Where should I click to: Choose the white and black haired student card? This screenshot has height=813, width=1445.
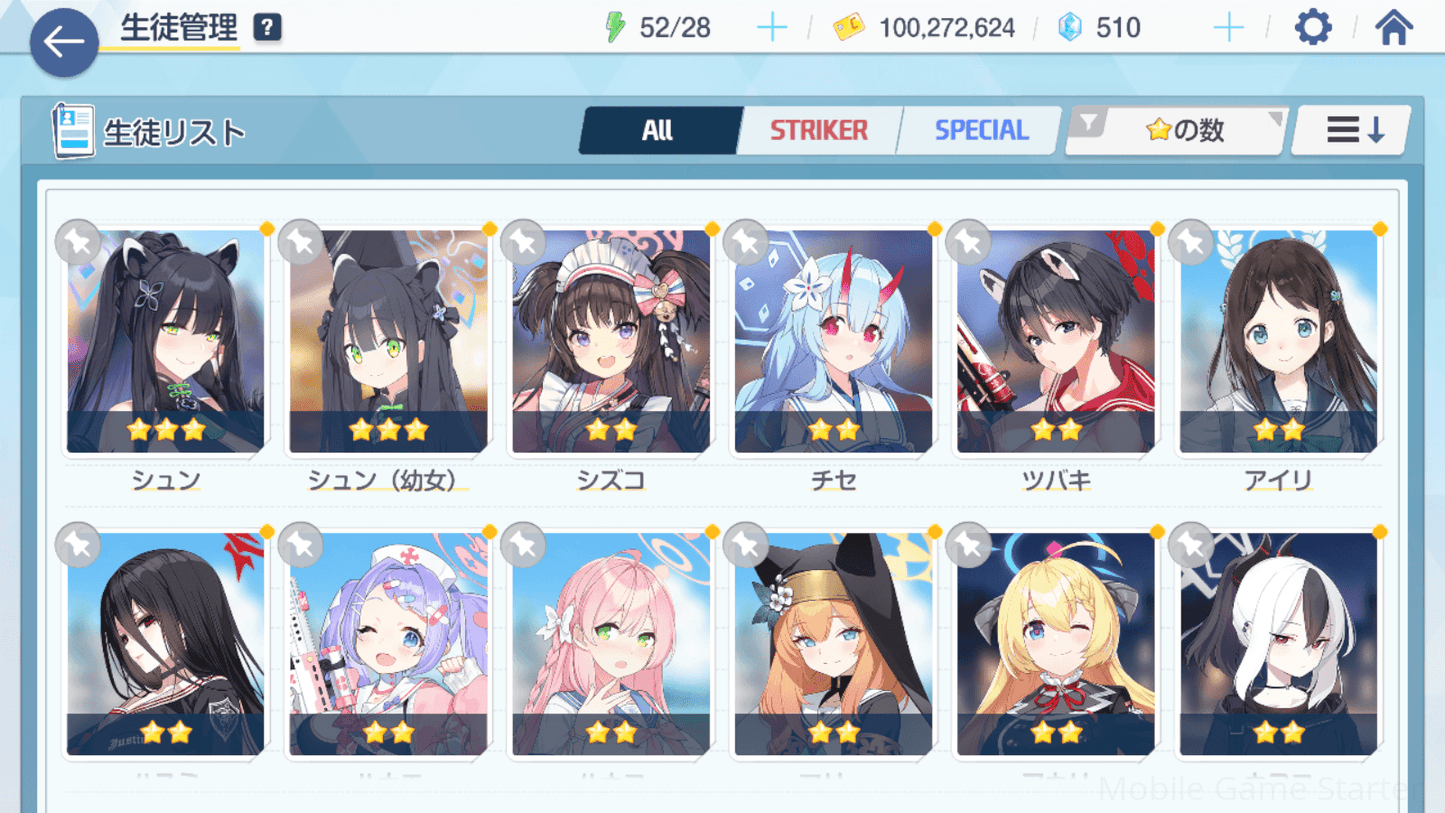pos(1278,645)
